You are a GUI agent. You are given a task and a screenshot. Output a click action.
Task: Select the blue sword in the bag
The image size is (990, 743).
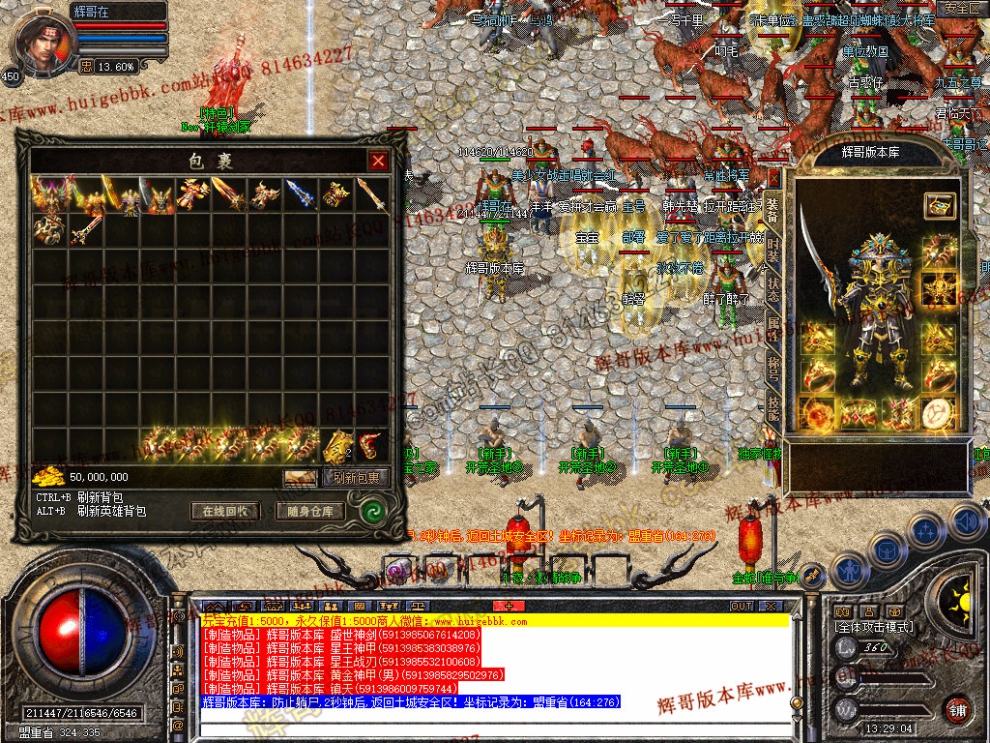click(x=299, y=194)
